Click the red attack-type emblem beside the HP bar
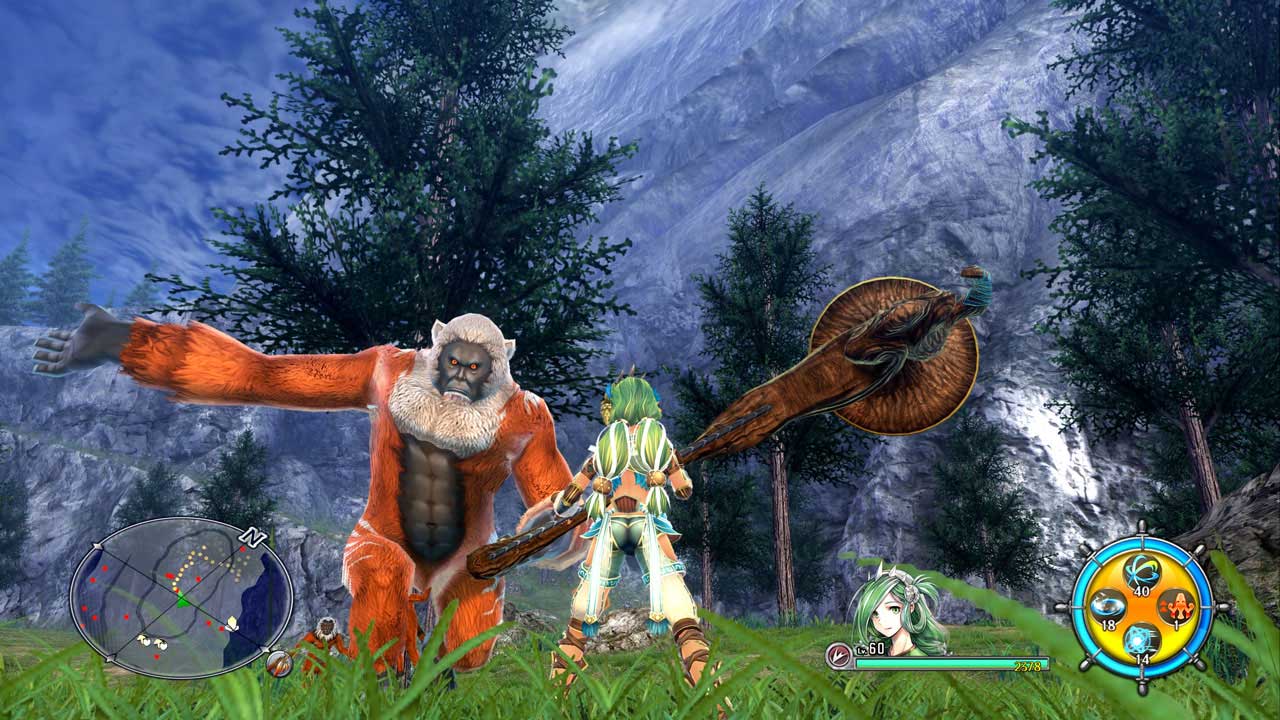This screenshot has width=1280, height=720. 838,655
